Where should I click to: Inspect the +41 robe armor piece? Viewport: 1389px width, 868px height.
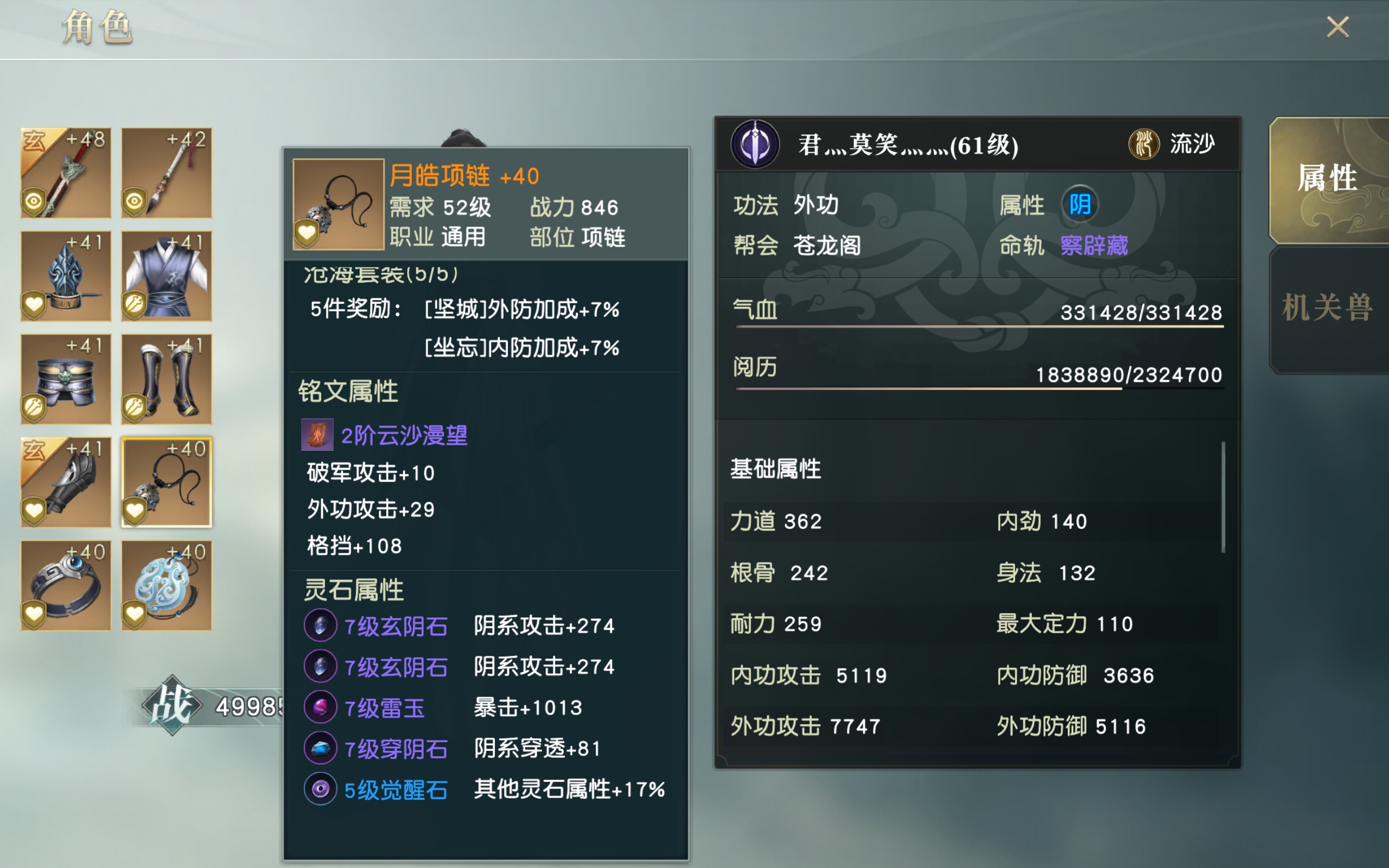pos(166,276)
